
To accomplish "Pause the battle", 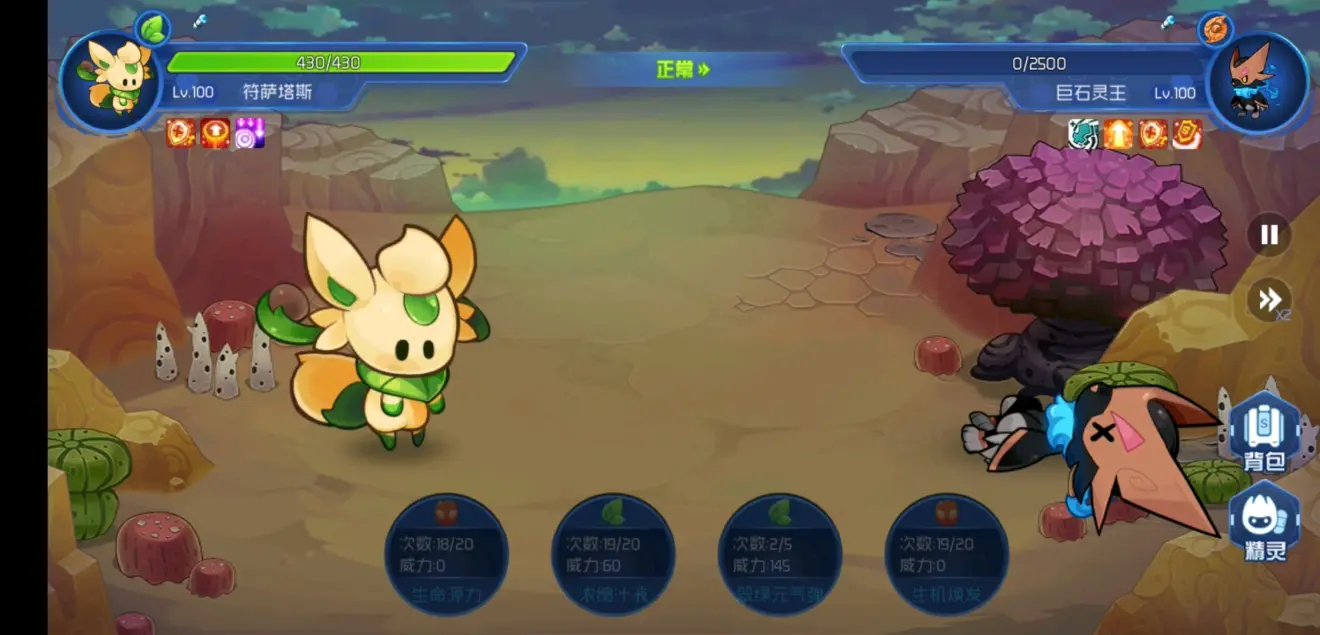I will tap(1269, 235).
